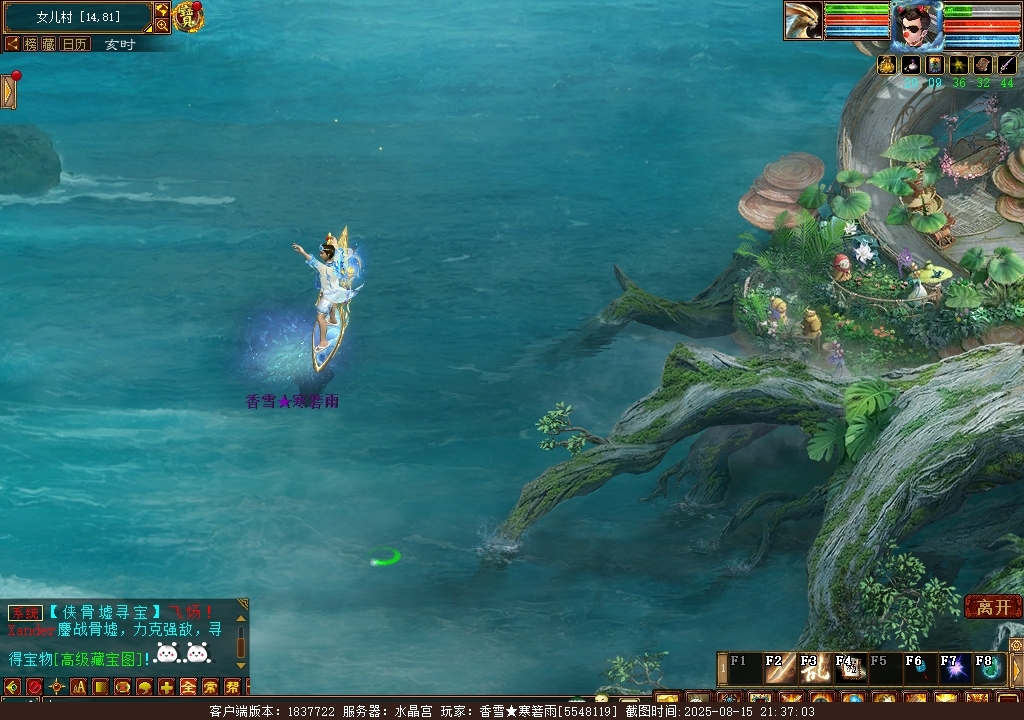Click the 榜 ranking button
1024x720 pixels.
pos(31,44)
